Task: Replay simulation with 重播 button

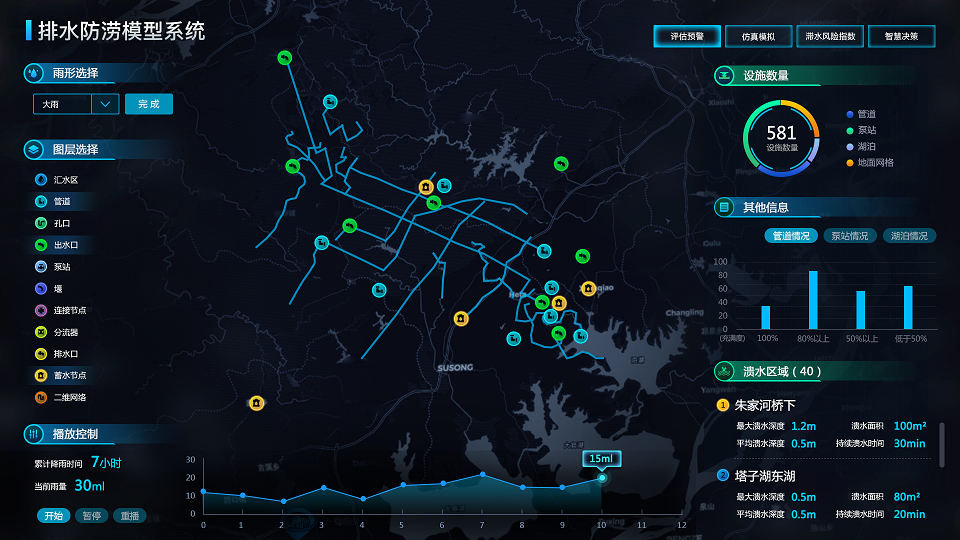Action: point(130,516)
